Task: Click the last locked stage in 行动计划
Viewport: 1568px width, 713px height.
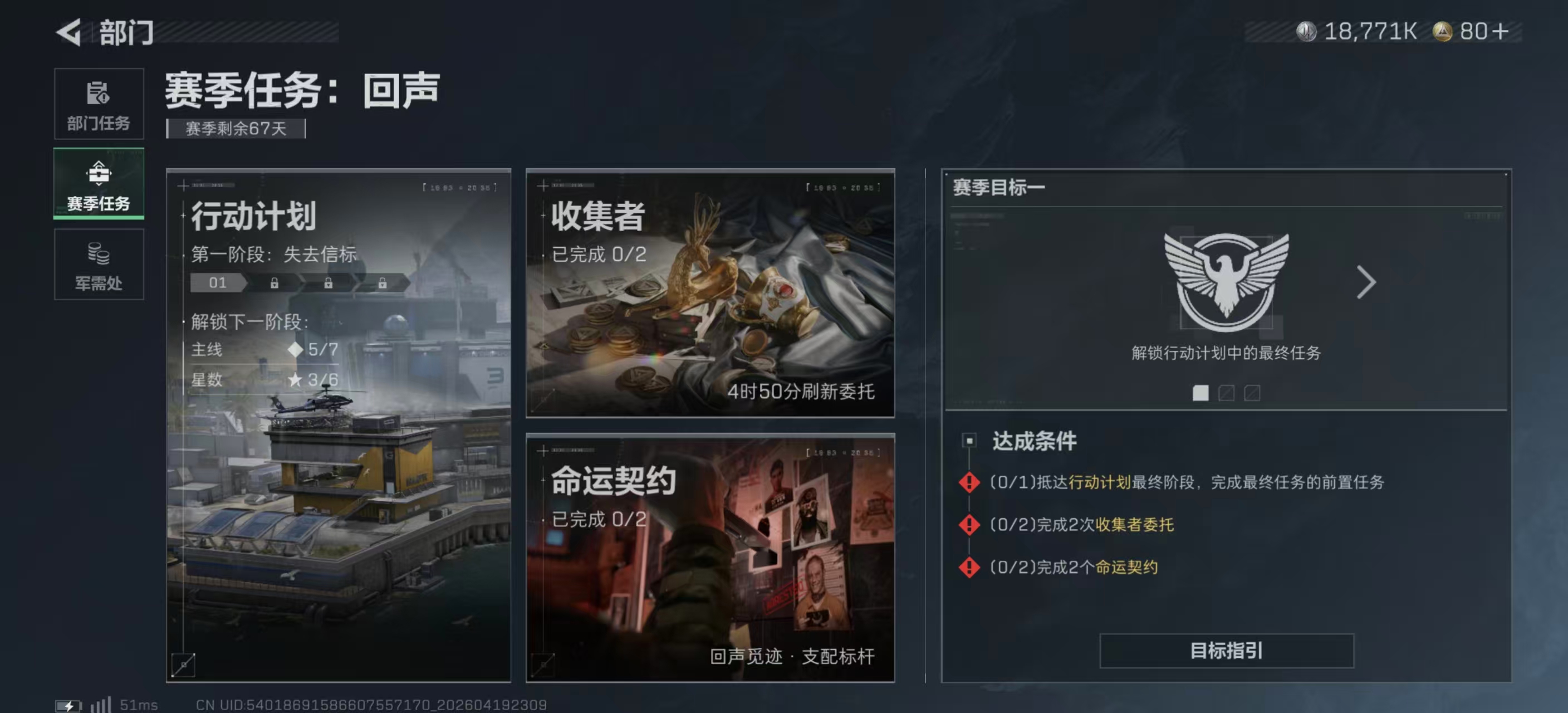Action: 383,282
